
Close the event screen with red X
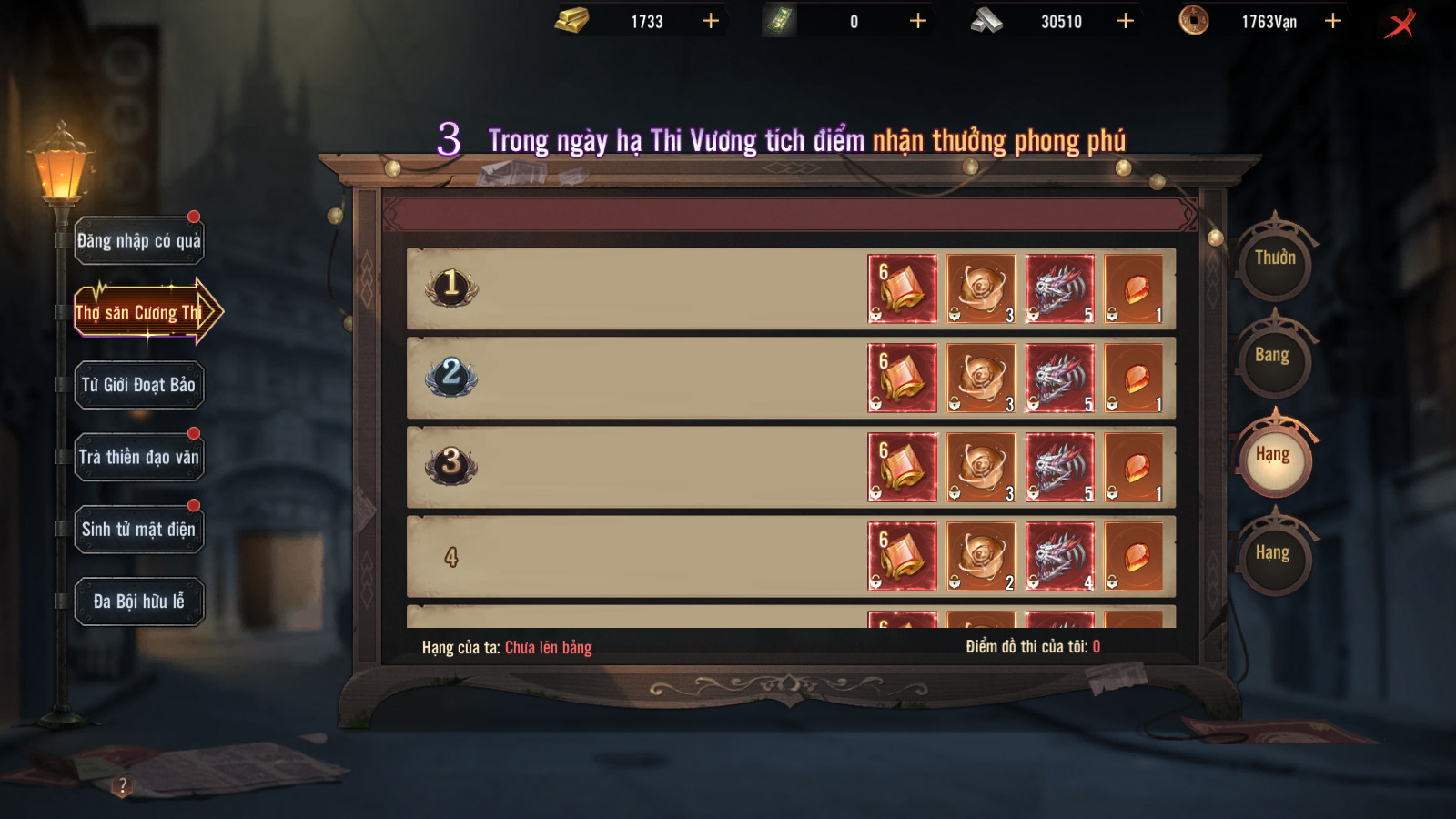(x=1400, y=23)
